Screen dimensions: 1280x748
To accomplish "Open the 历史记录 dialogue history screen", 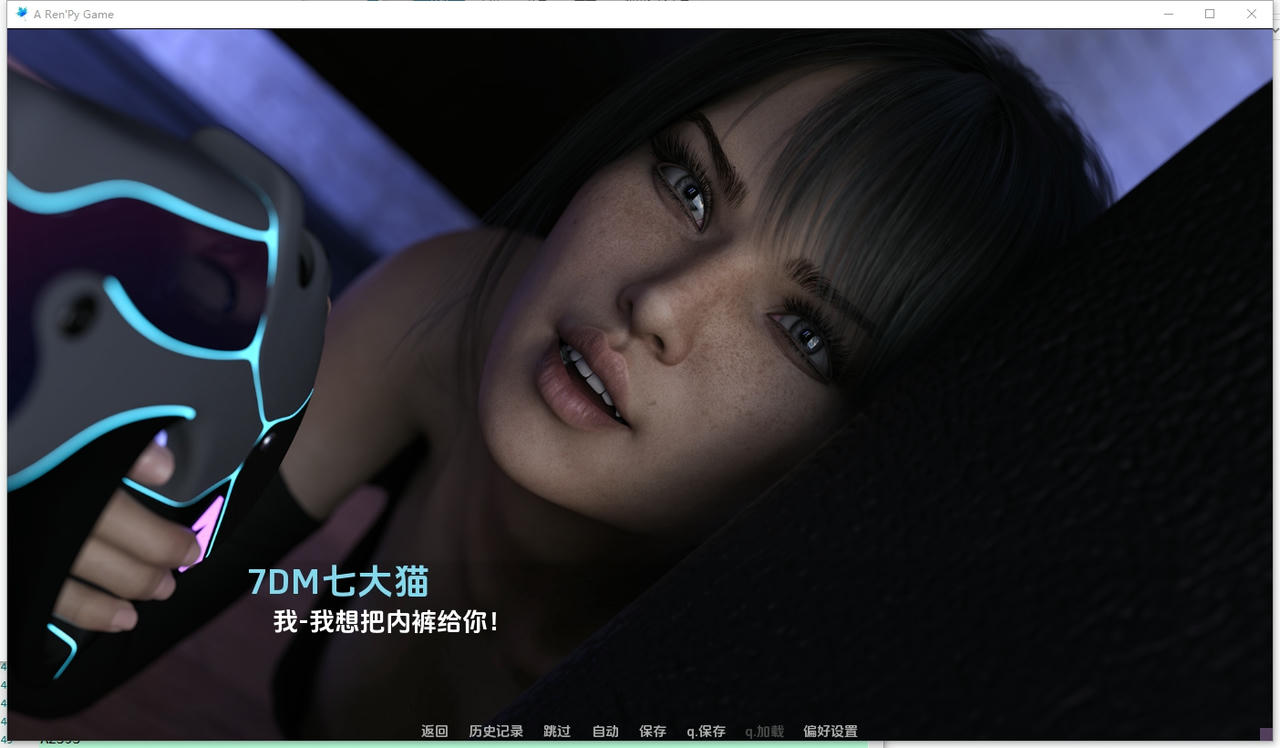I will coord(494,731).
